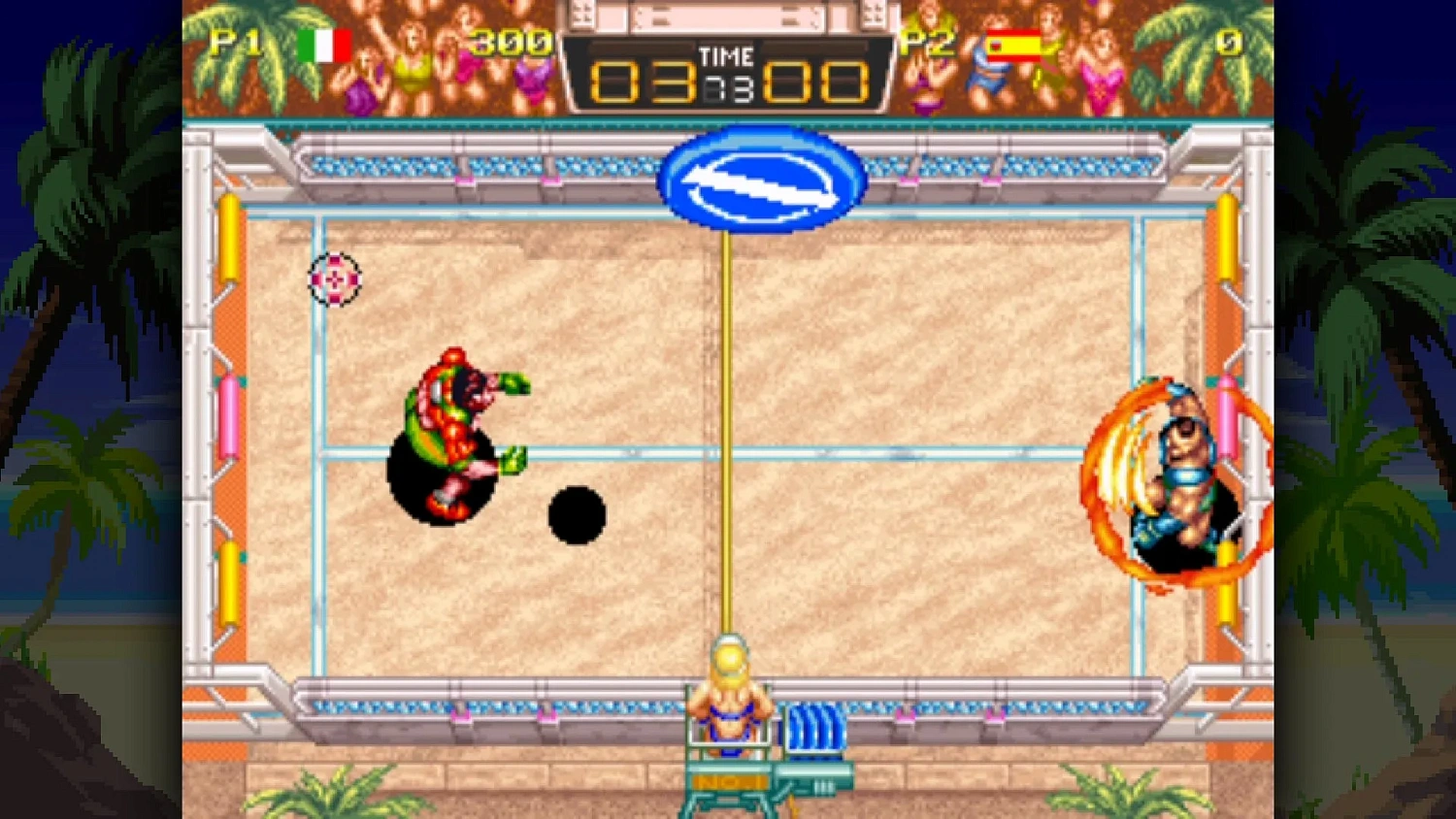Select the Spanish flag beside P2

click(x=1013, y=43)
